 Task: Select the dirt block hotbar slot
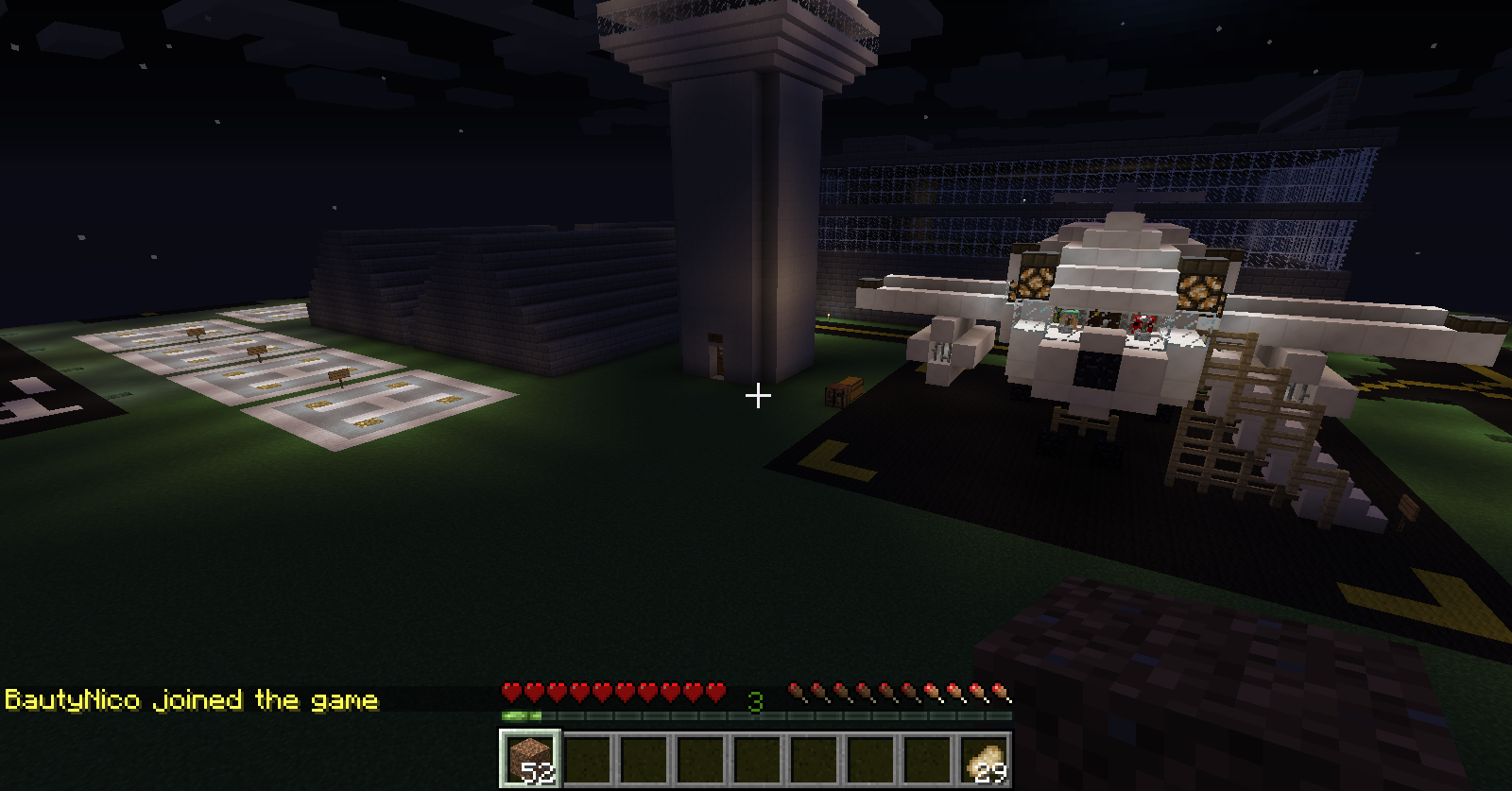[x=530, y=759]
